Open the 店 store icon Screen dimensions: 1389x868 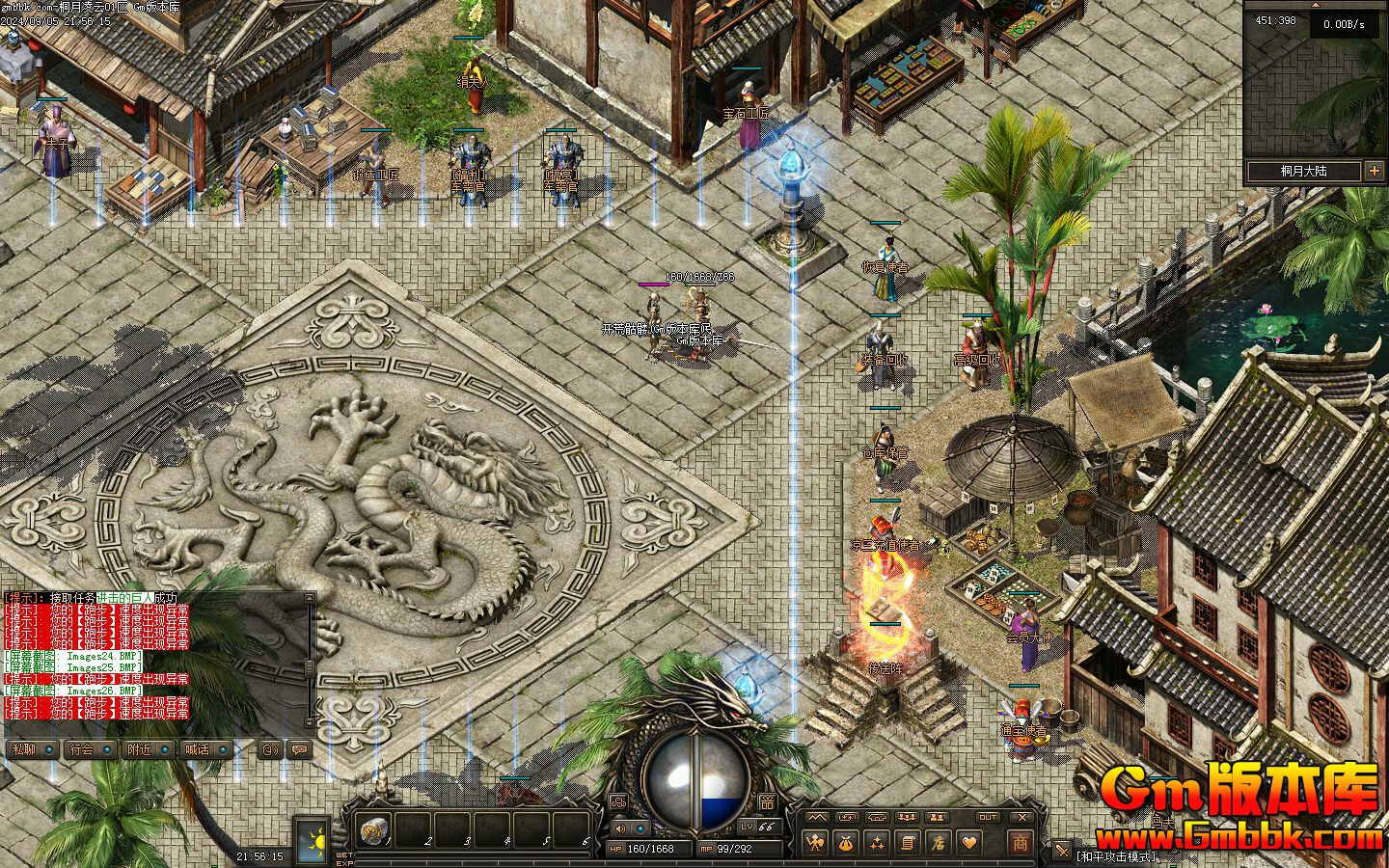[x=938, y=843]
